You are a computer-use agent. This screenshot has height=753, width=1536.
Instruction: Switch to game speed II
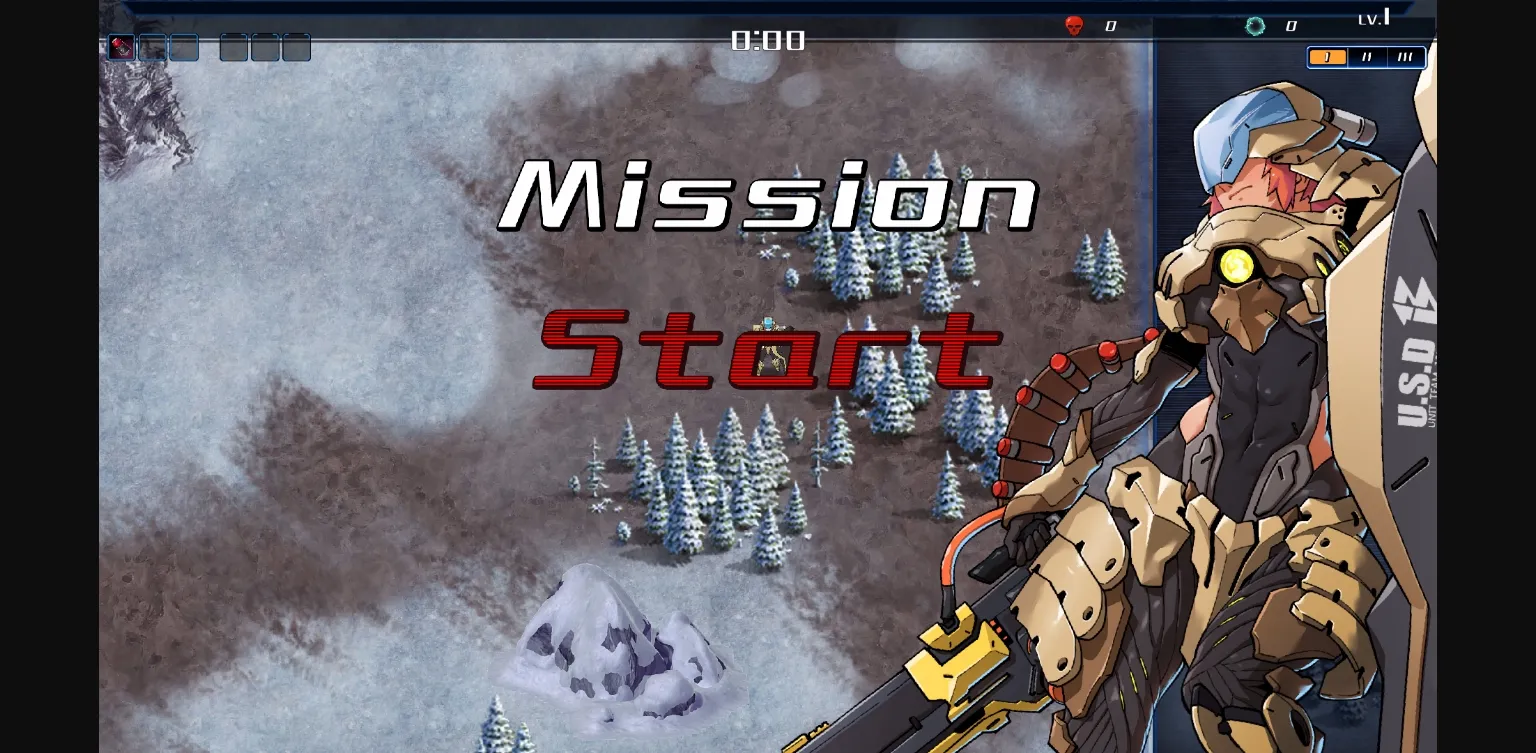tap(1366, 57)
